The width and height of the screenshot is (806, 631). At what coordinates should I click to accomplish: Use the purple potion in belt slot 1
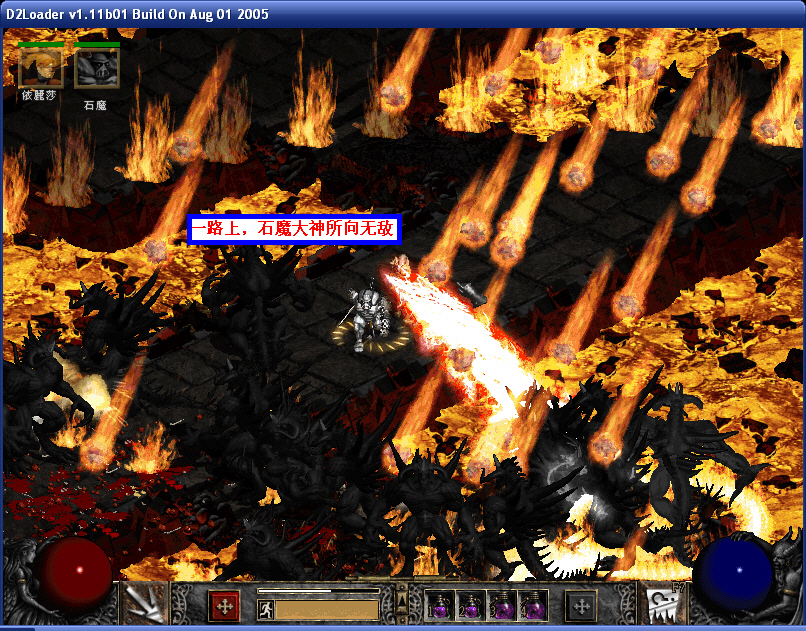coord(440,606)
